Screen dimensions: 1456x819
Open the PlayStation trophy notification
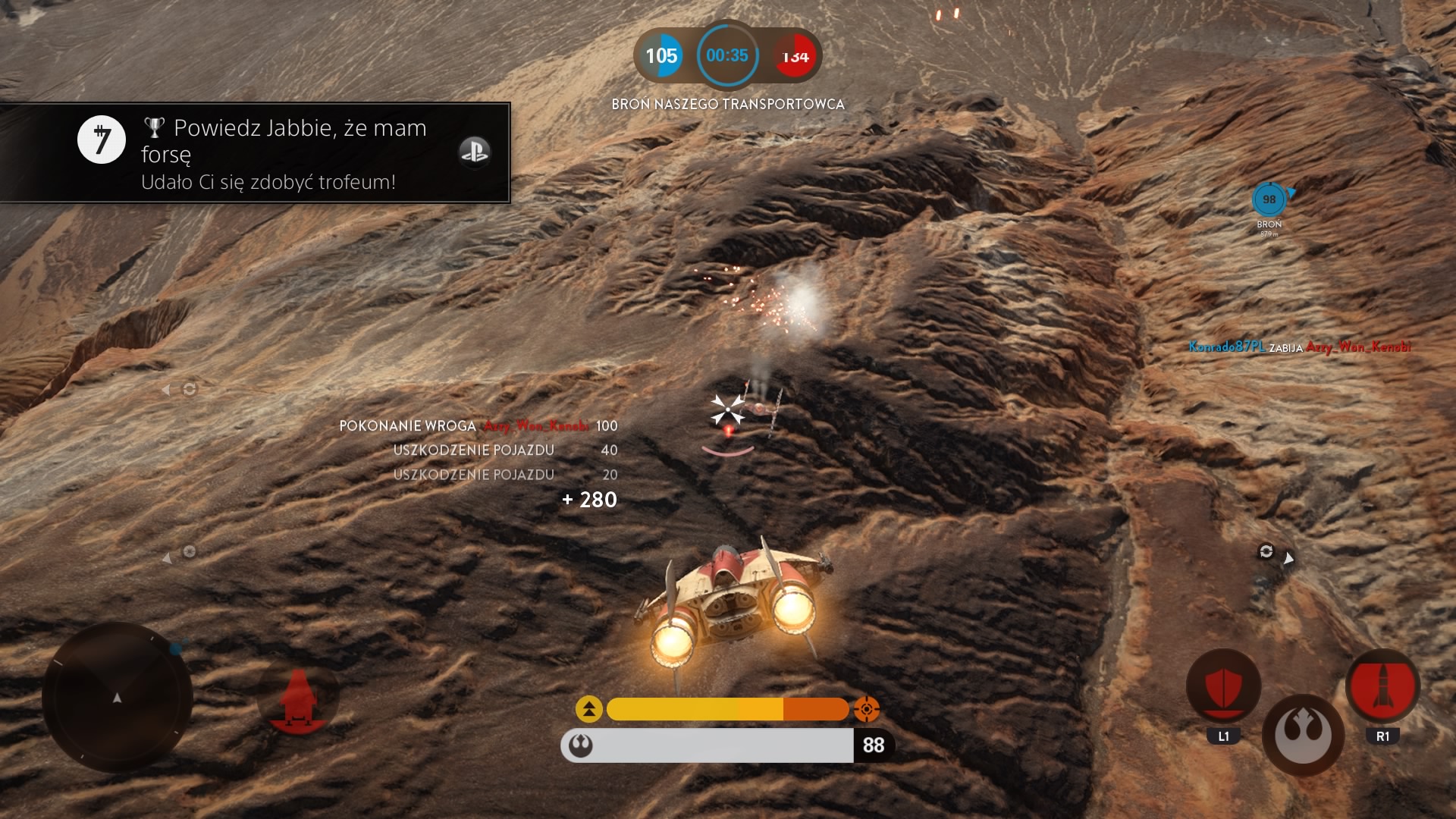coord(255,152)
